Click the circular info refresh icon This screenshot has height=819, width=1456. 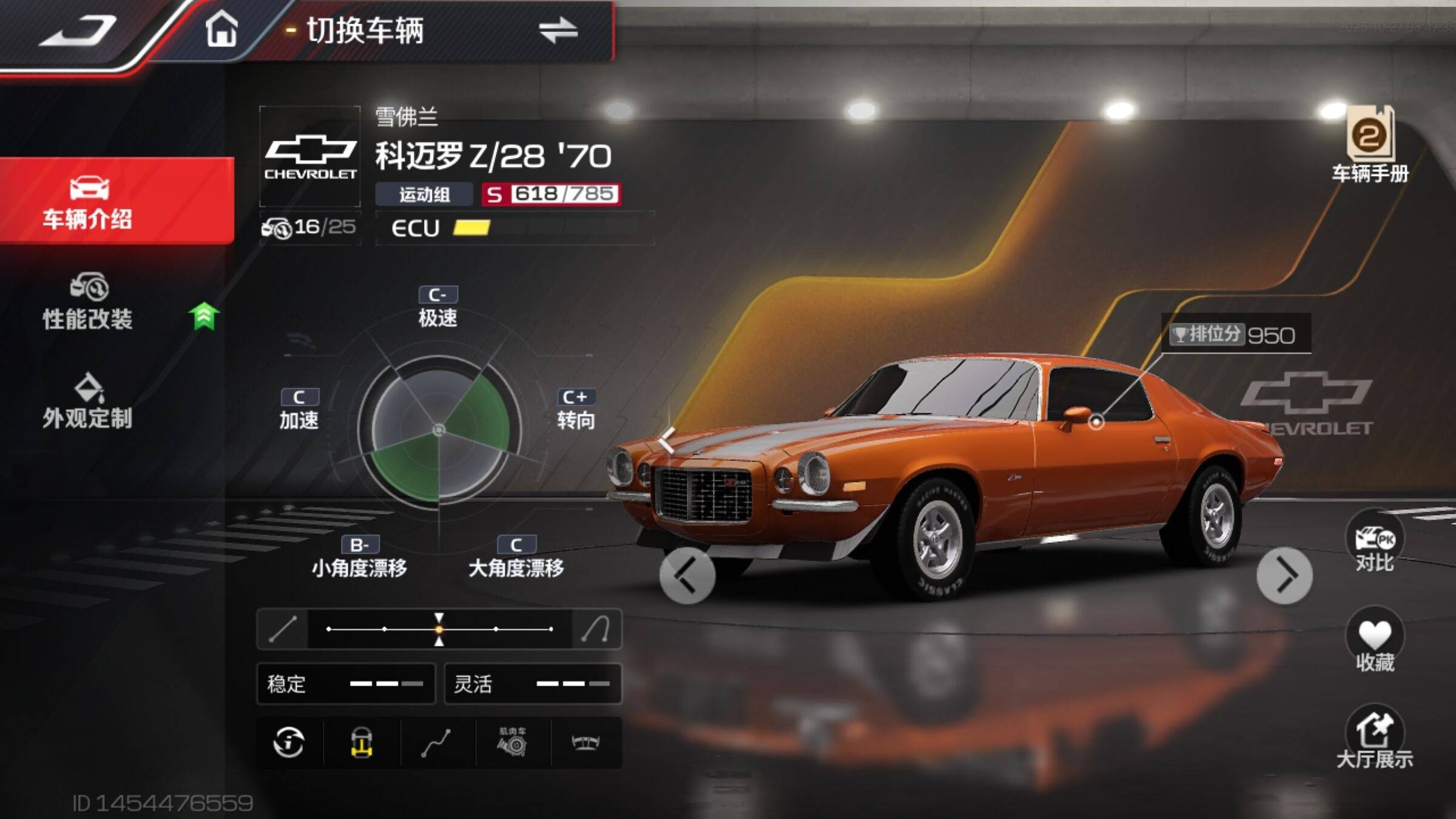pos(289,743)
